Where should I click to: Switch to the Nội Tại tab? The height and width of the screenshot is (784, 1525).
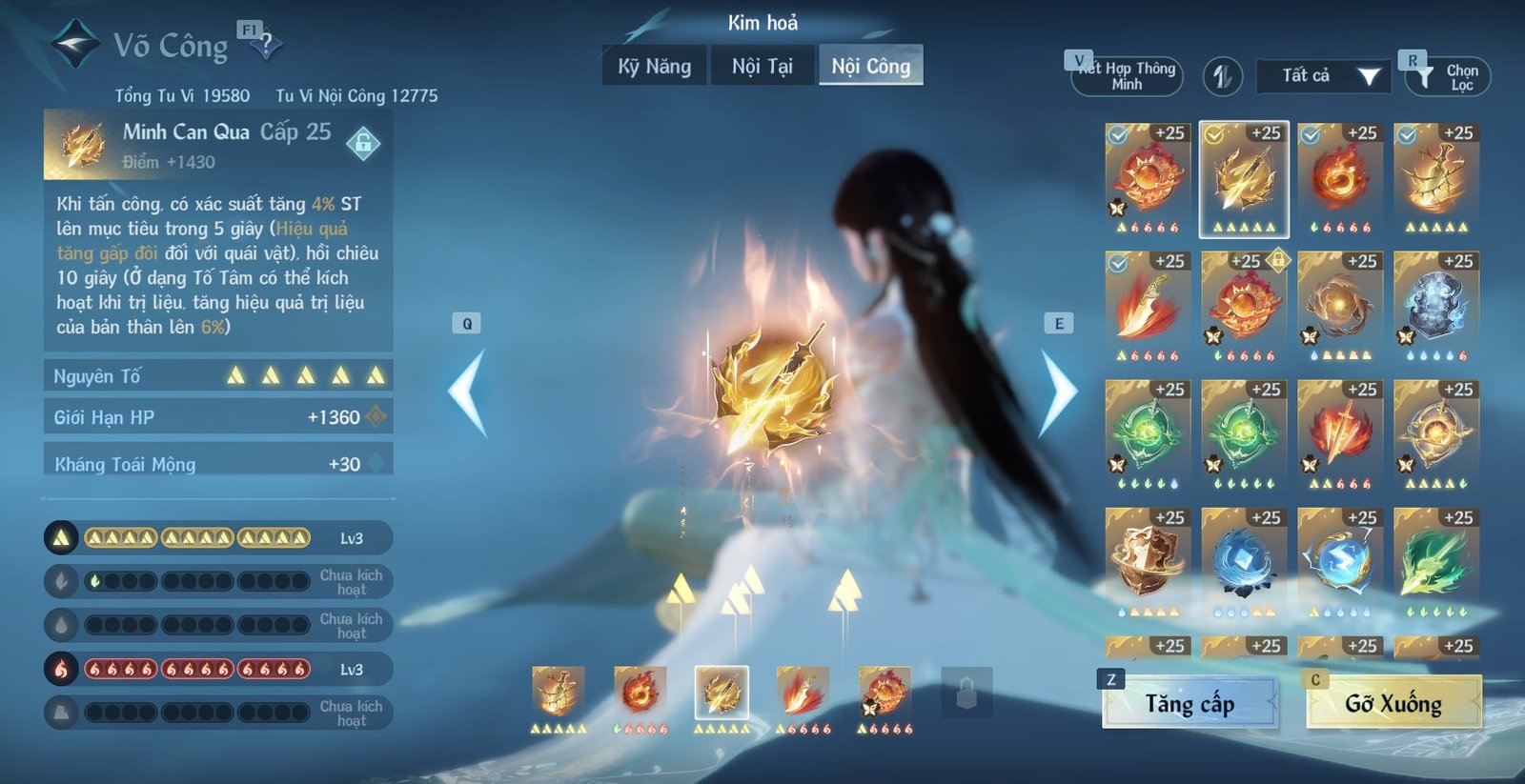tap(762, 67)
